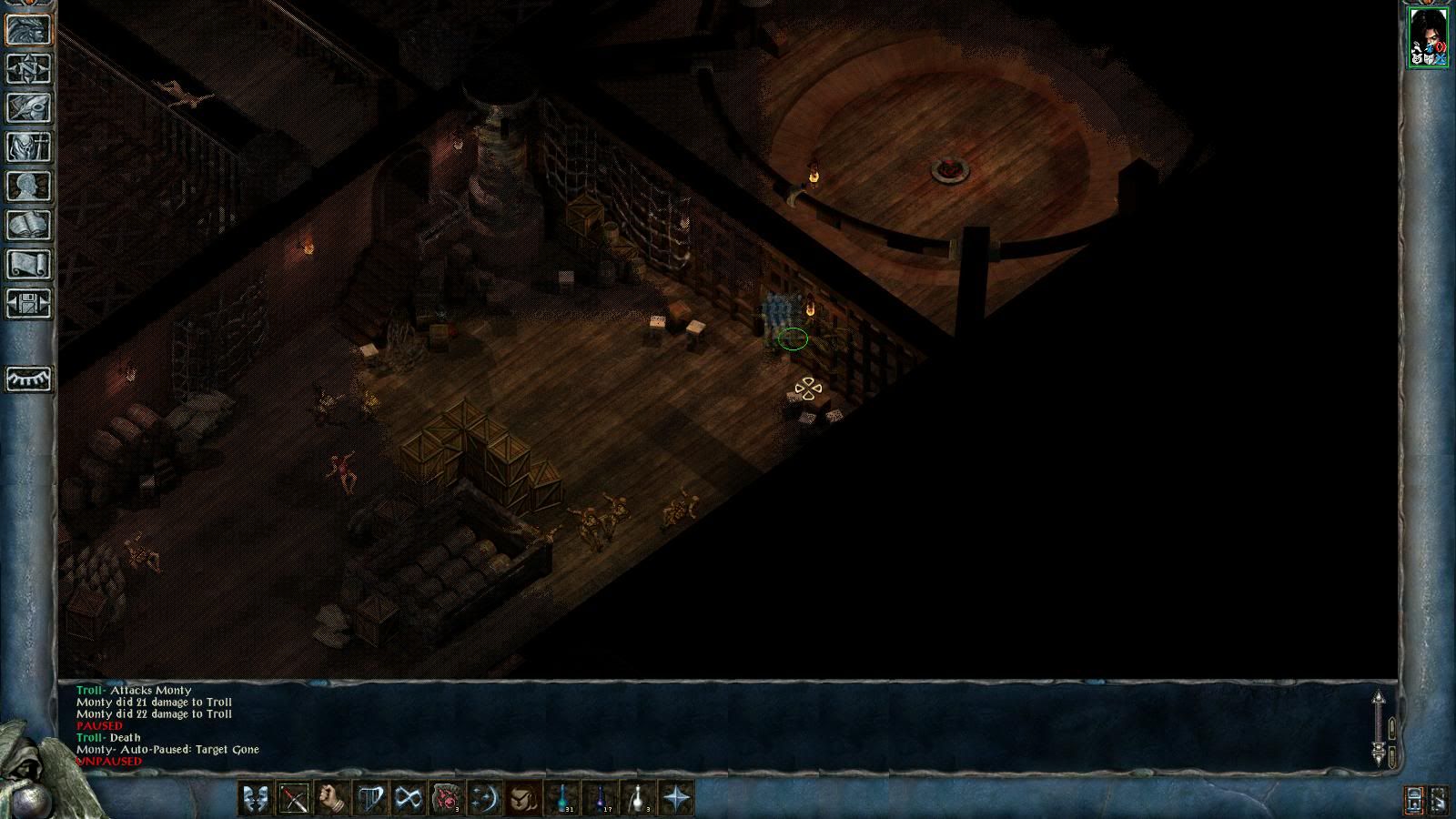The image size is (1456, 819).
Task: Use the purple potion with 17 charges
Action: click(601, 799)
